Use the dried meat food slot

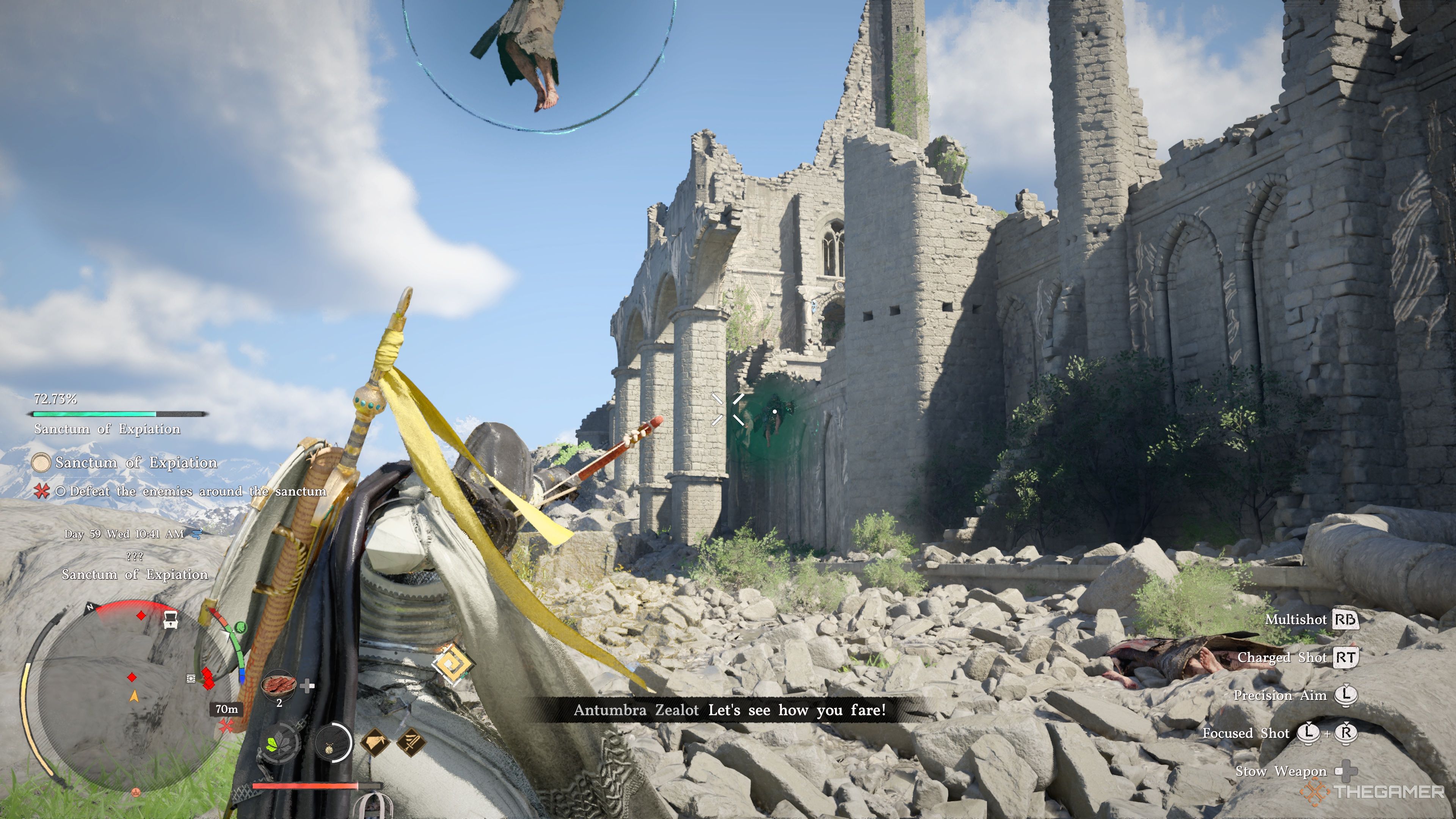coord(279,685)
